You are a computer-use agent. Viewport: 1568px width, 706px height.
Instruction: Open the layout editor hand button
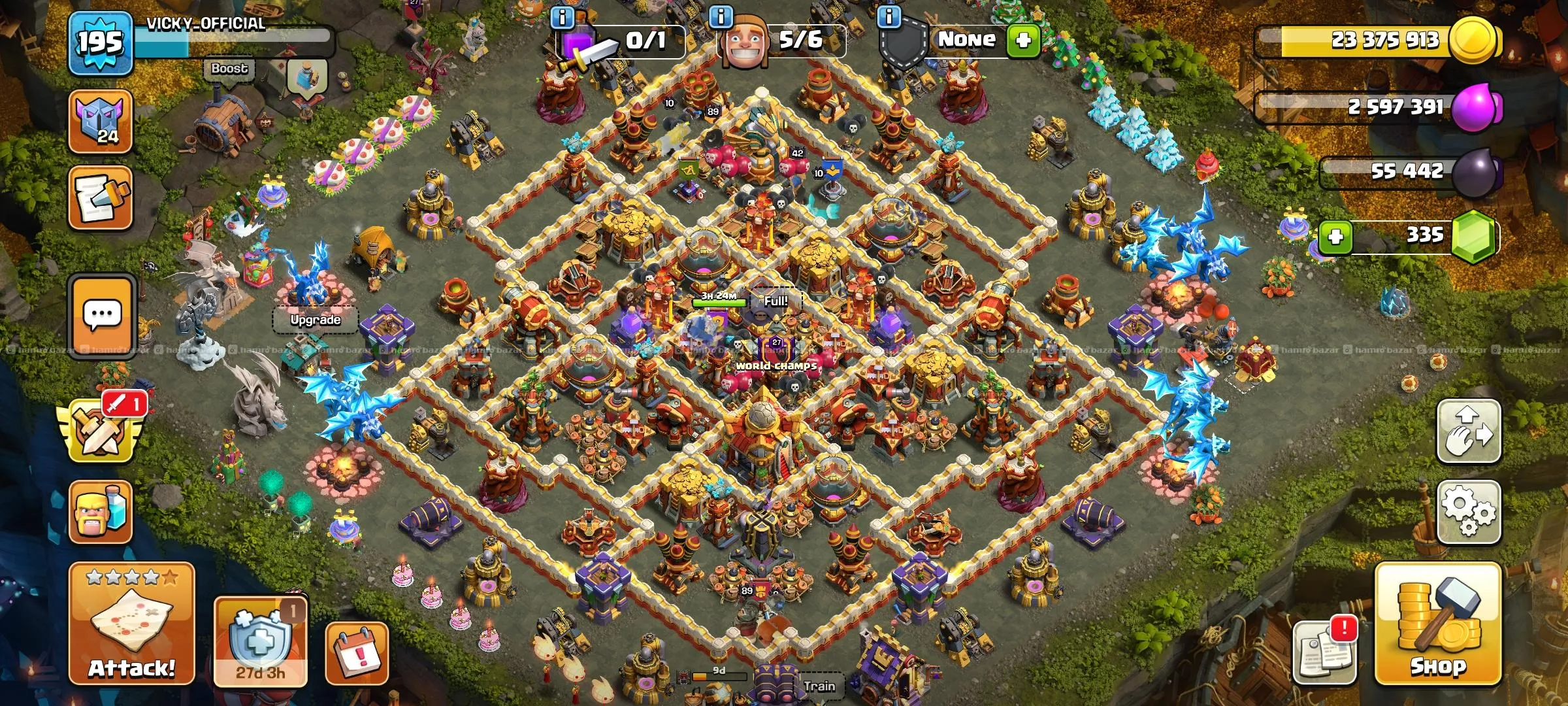[x=1468, y=431]
